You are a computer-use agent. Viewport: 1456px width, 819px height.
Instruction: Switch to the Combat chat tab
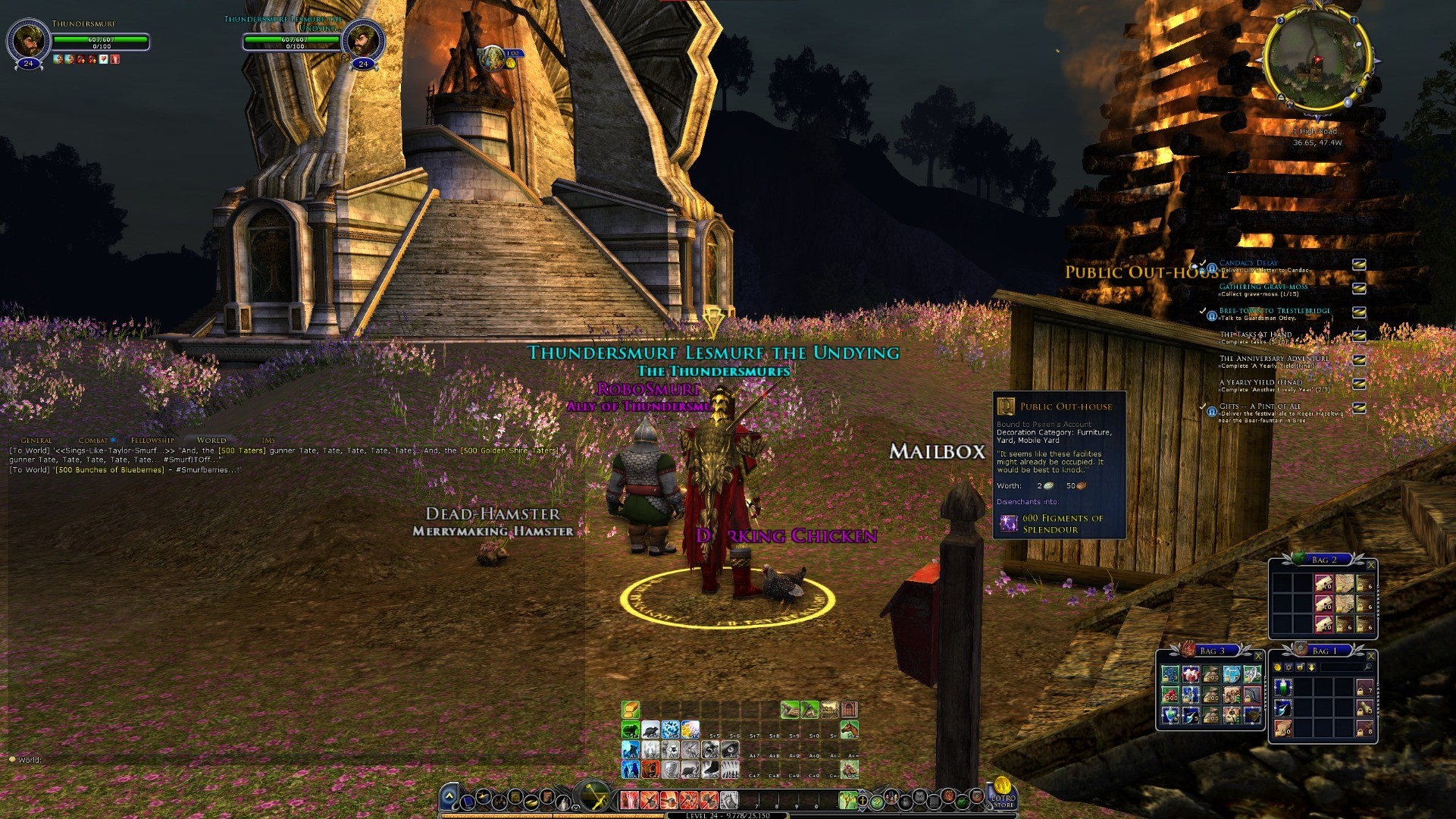pyautogui.click(x=94, y=440)
